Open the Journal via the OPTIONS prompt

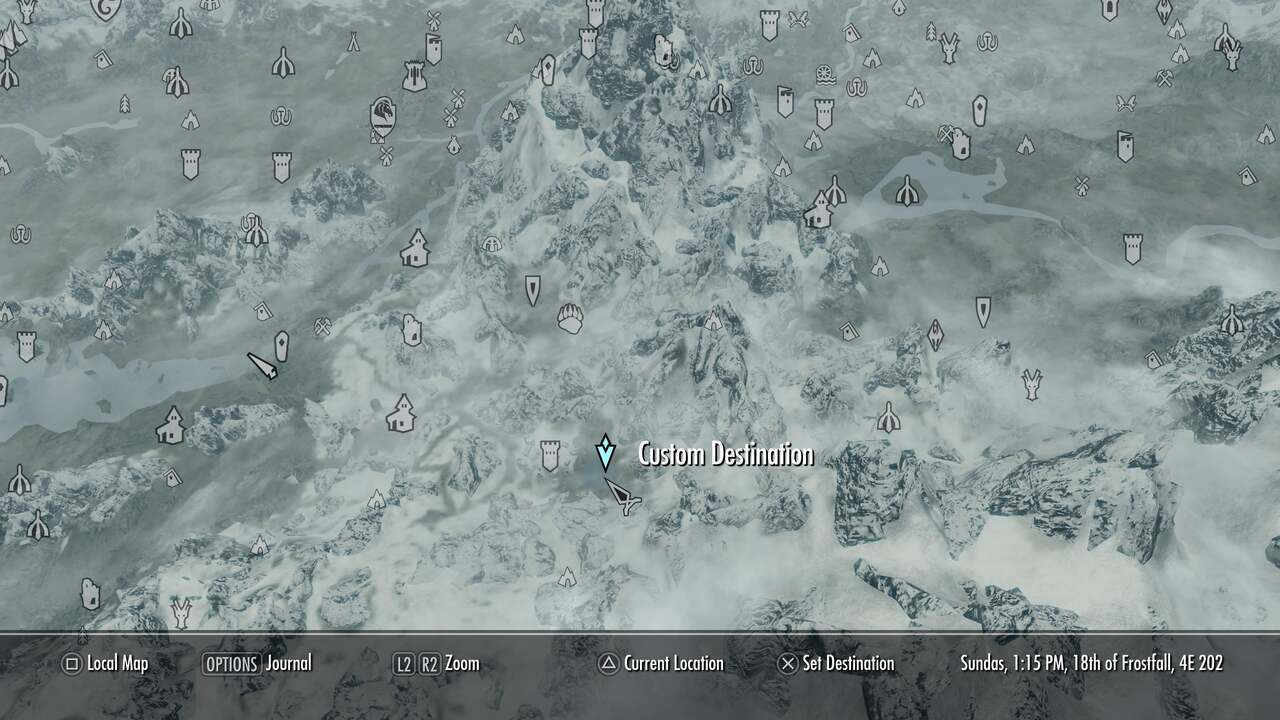click(231, 663)
